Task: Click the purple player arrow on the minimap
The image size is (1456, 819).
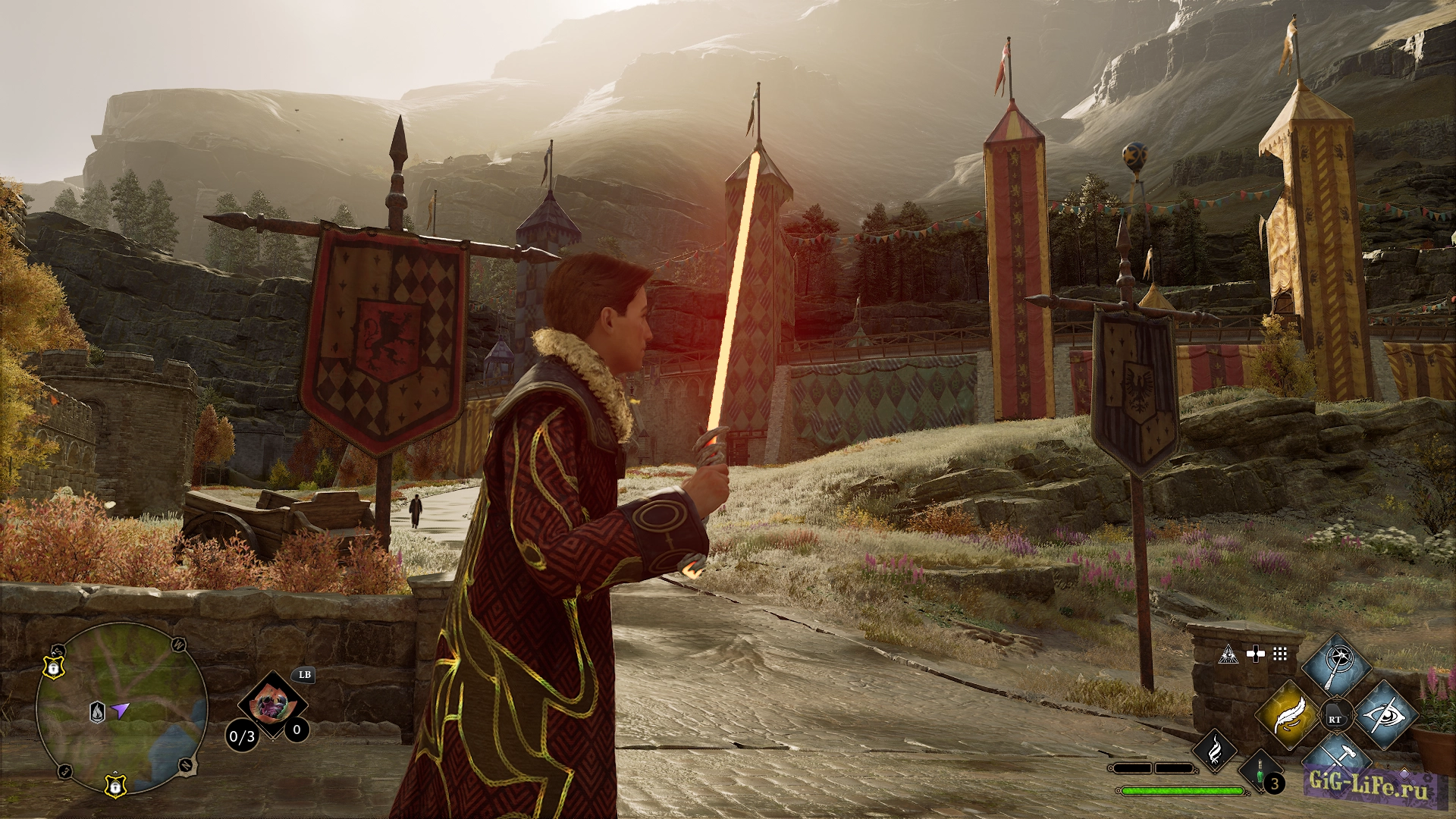Action: pos(120,710)
